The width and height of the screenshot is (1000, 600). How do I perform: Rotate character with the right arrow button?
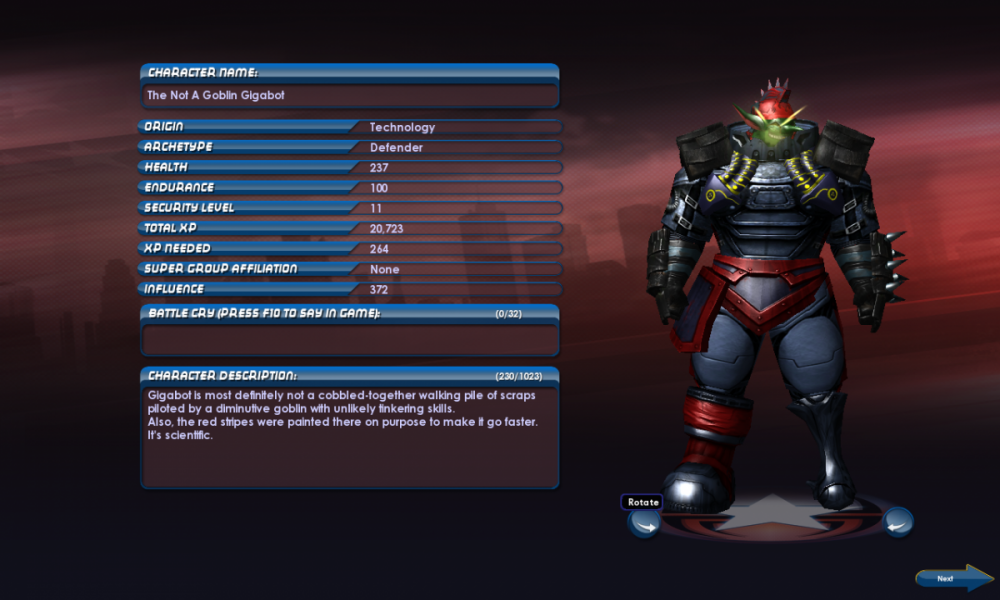(898, 521)
